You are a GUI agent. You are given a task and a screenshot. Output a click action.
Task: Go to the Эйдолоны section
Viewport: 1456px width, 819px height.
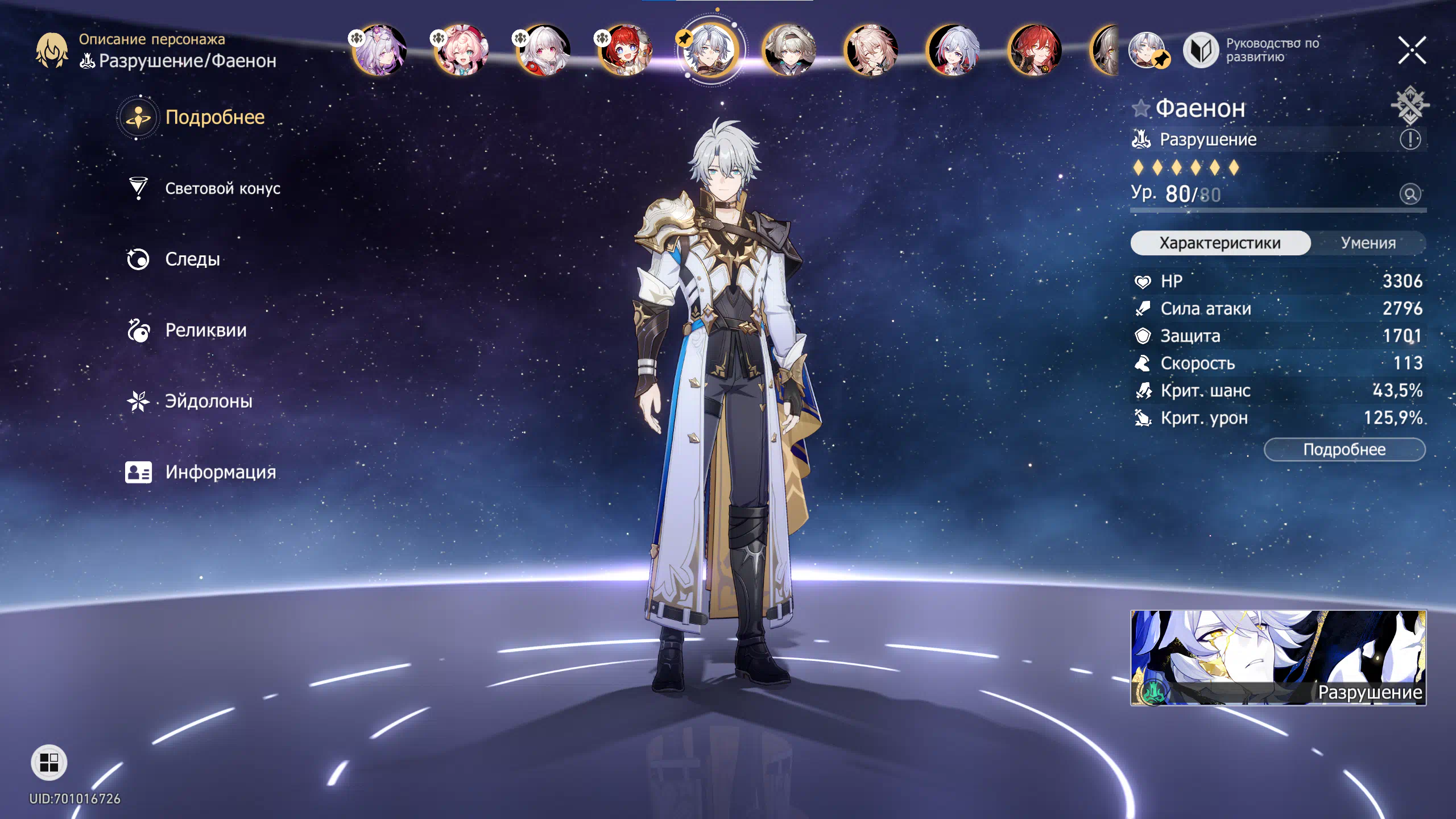point(208,402)
